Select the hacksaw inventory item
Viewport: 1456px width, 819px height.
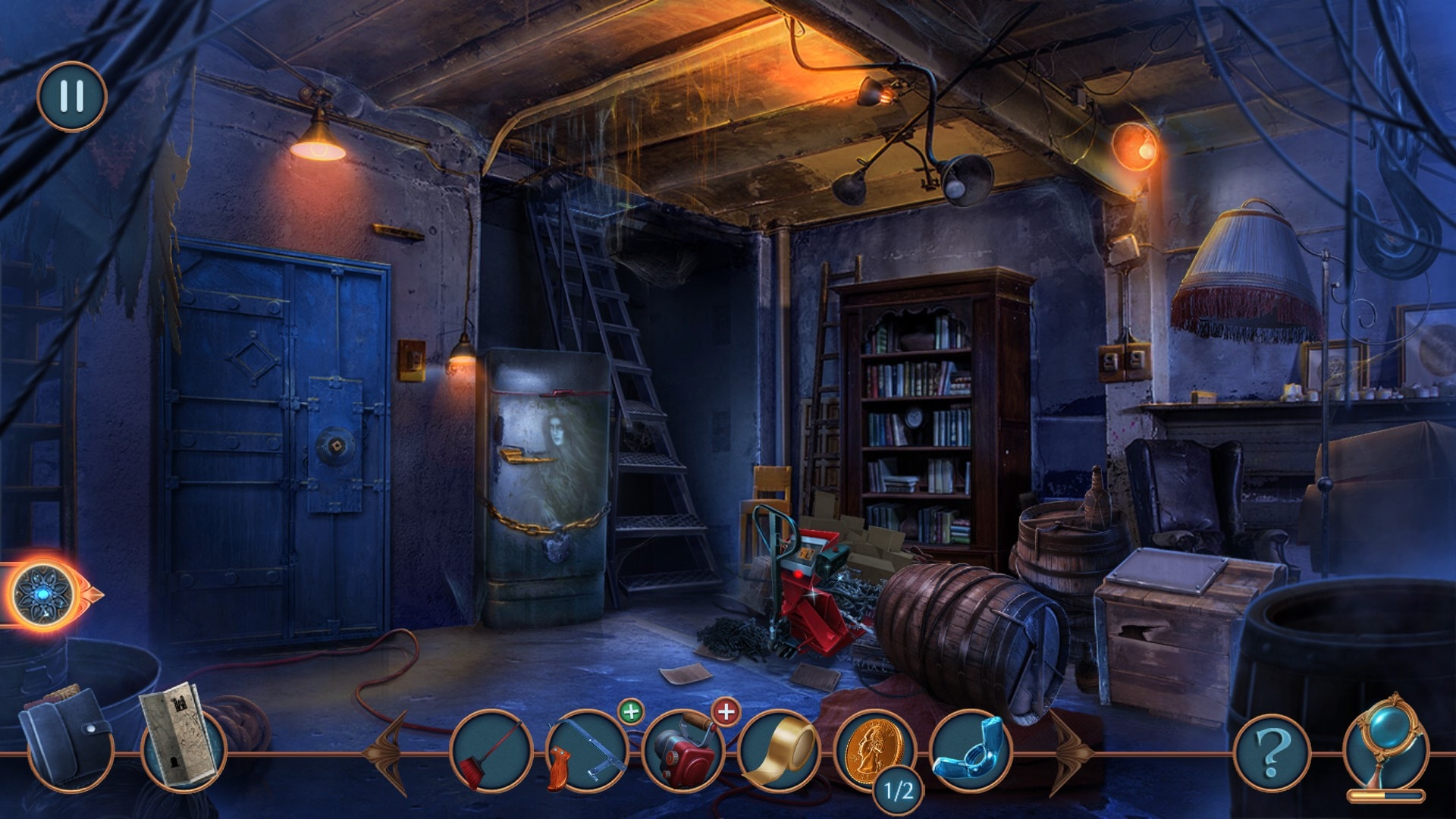tap(586, 751)
